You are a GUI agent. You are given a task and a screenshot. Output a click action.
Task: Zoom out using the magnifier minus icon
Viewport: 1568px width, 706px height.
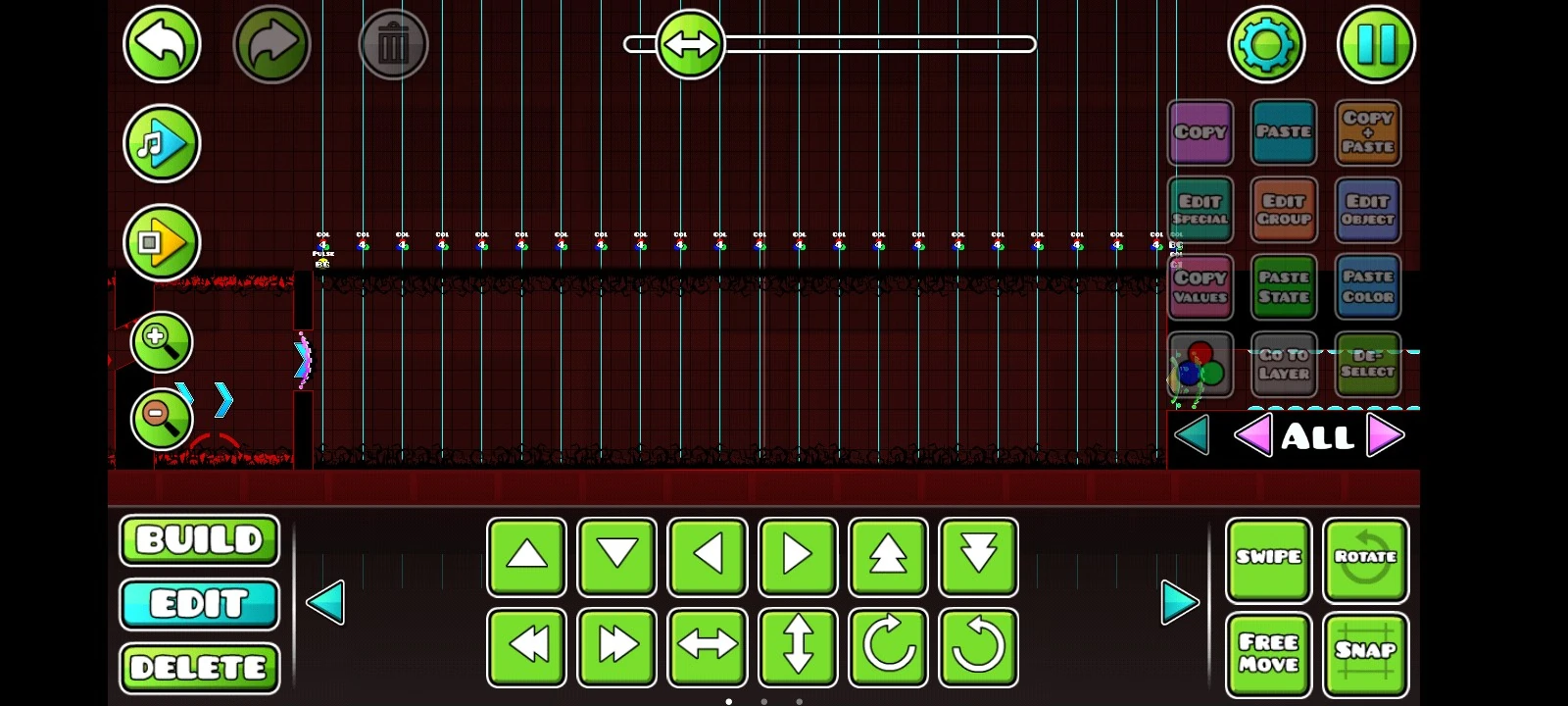(x=163, y=418)
